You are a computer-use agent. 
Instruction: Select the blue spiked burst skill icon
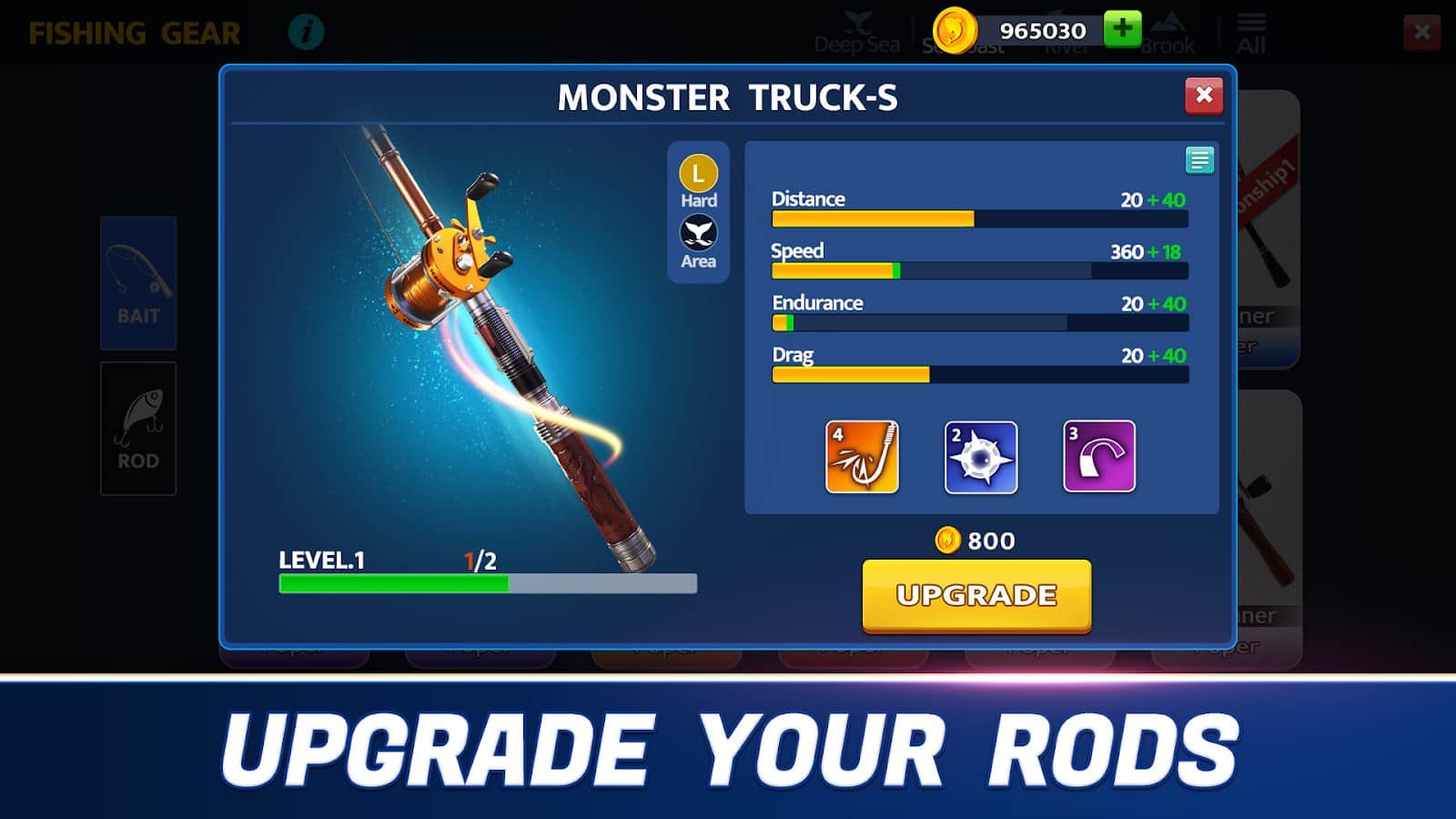[980, 457]
